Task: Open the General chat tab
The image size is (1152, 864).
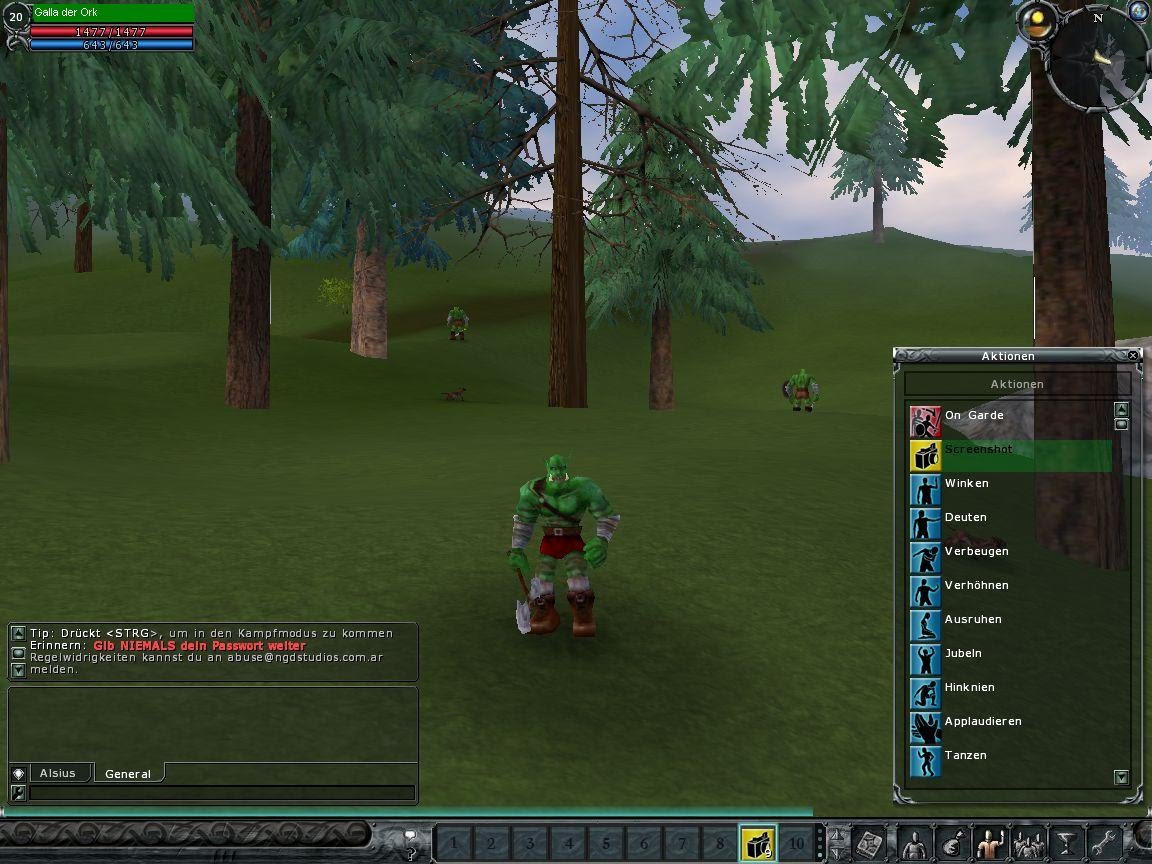Action: click(128, 774)
